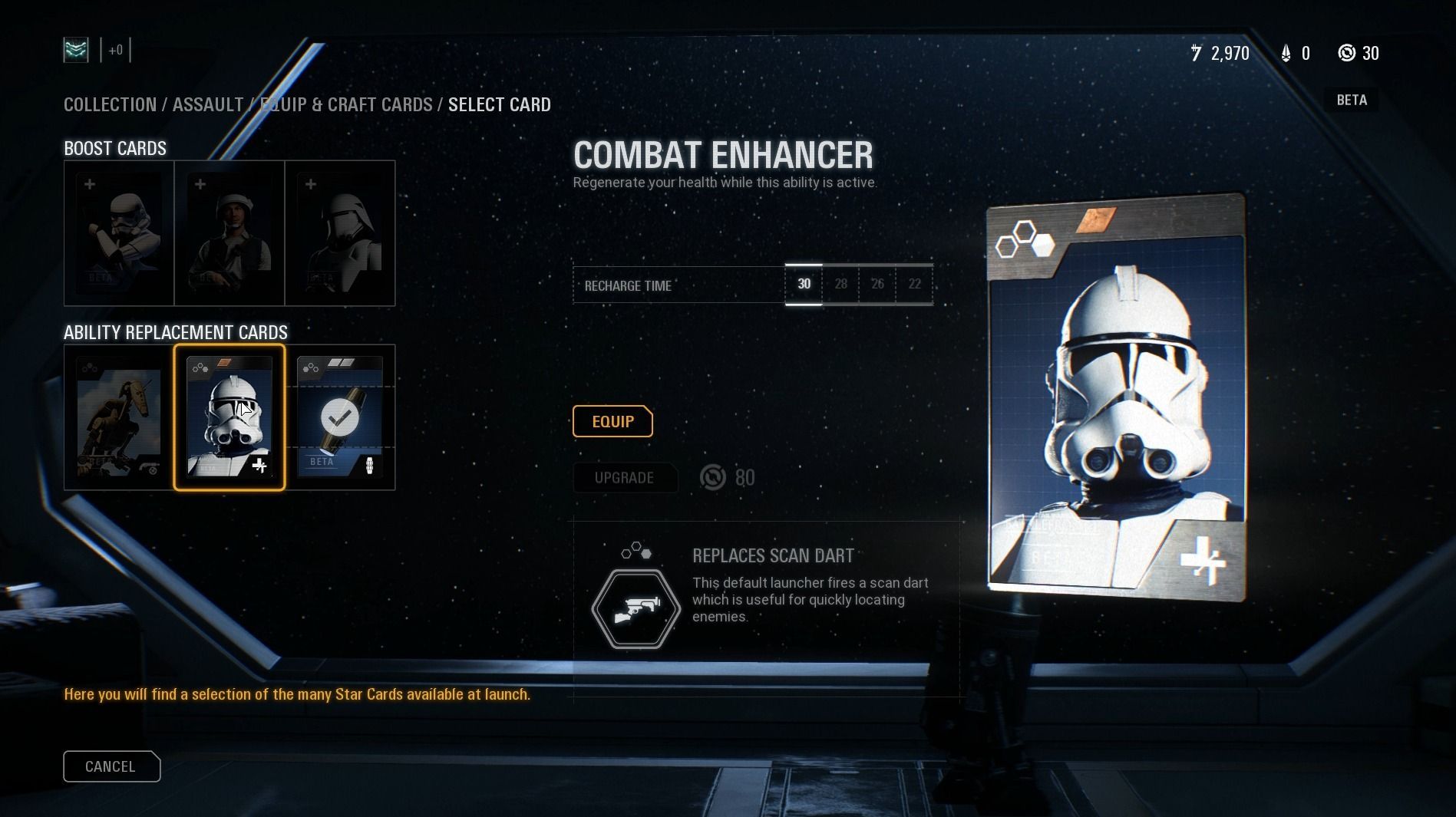1456x817 pixels.
Task: Go back to Collection breadcrumb
Action: pyautogui.click(x=110, y=104)
